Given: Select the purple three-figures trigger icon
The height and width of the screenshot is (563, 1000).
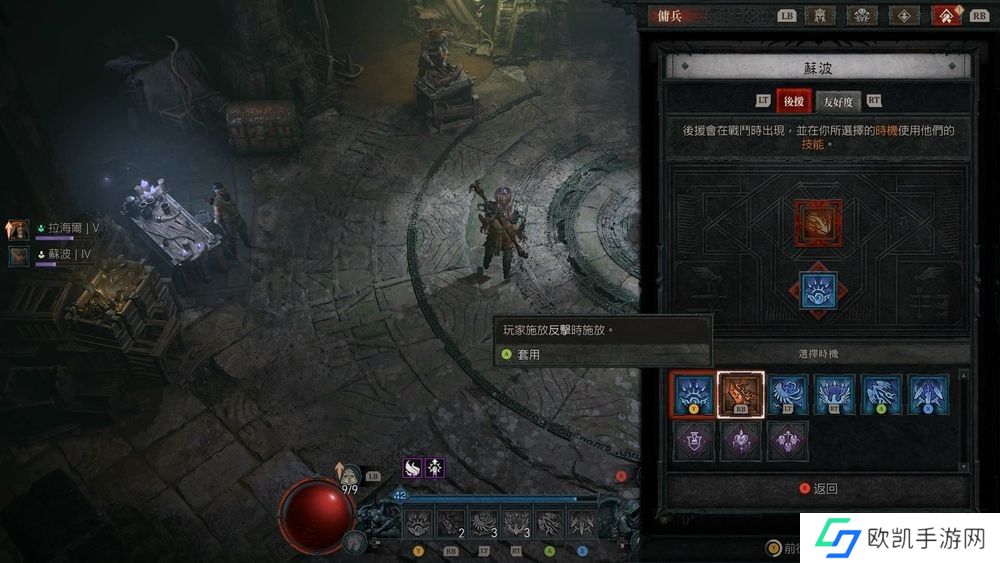Looking at the screenshot, I should [x=787, y=441].
